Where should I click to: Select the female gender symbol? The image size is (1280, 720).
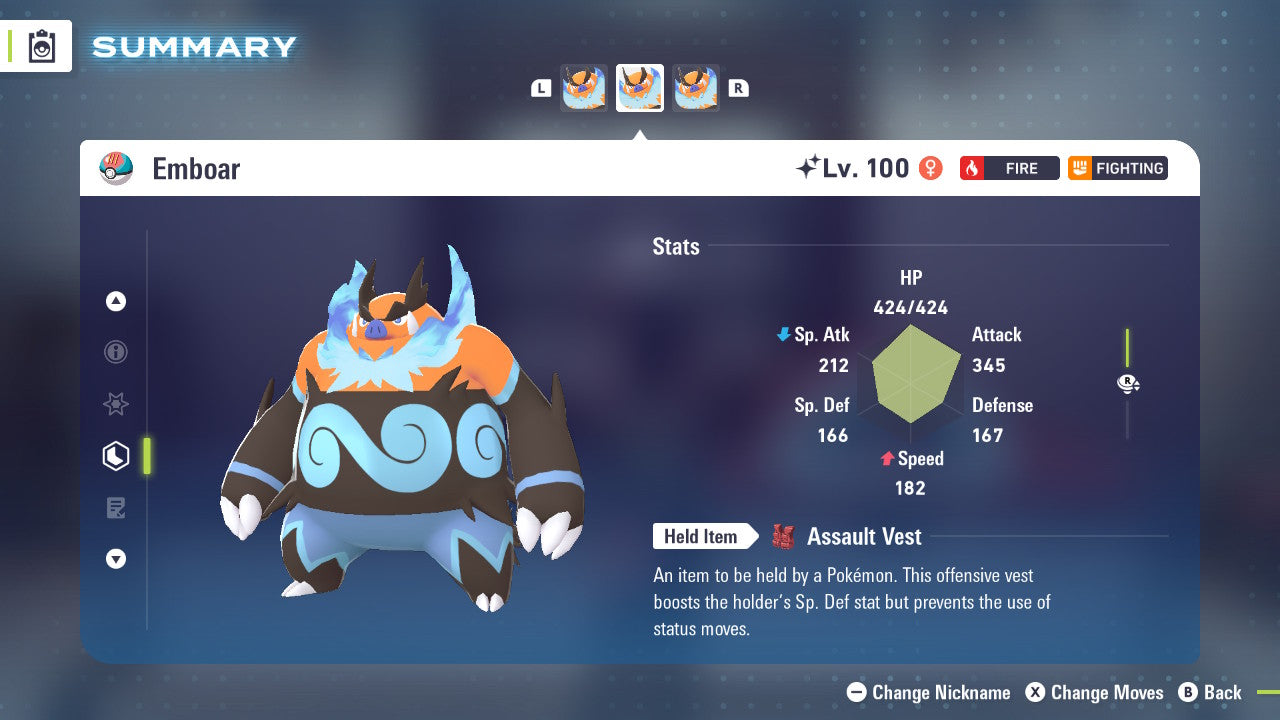[x=930, y=168]
